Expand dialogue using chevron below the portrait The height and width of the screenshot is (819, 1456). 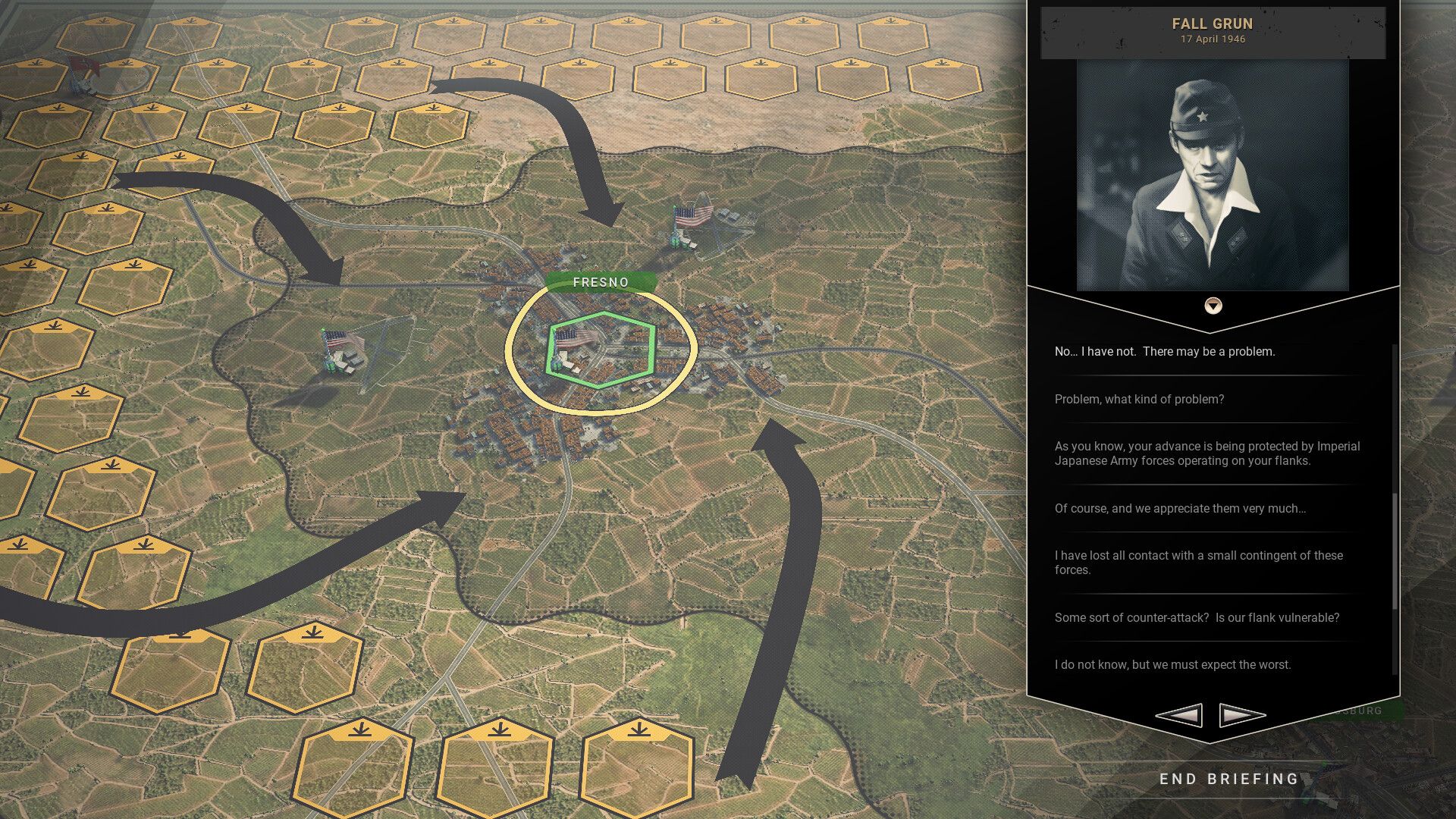coord(1213,307)
